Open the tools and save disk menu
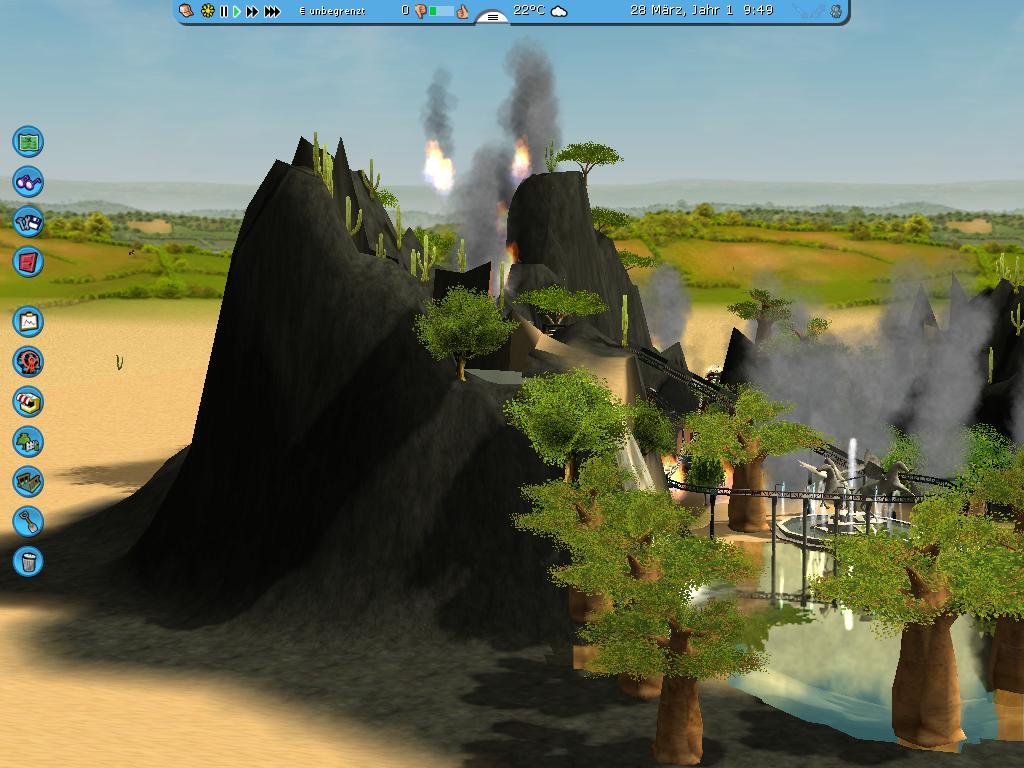1024x768 pixels. coord(28,222)
